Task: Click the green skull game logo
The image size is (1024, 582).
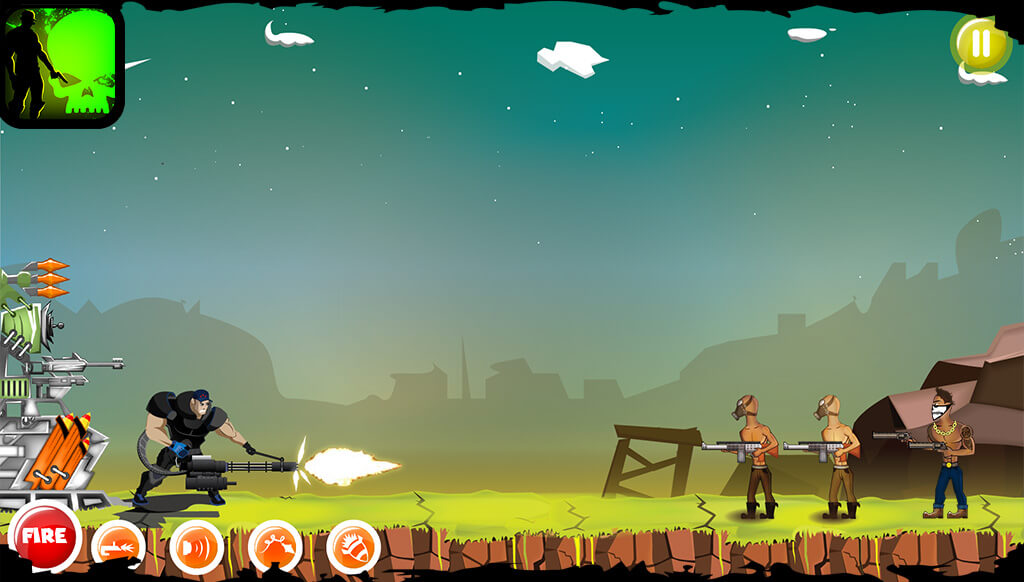Action: (x=62, y=64)
